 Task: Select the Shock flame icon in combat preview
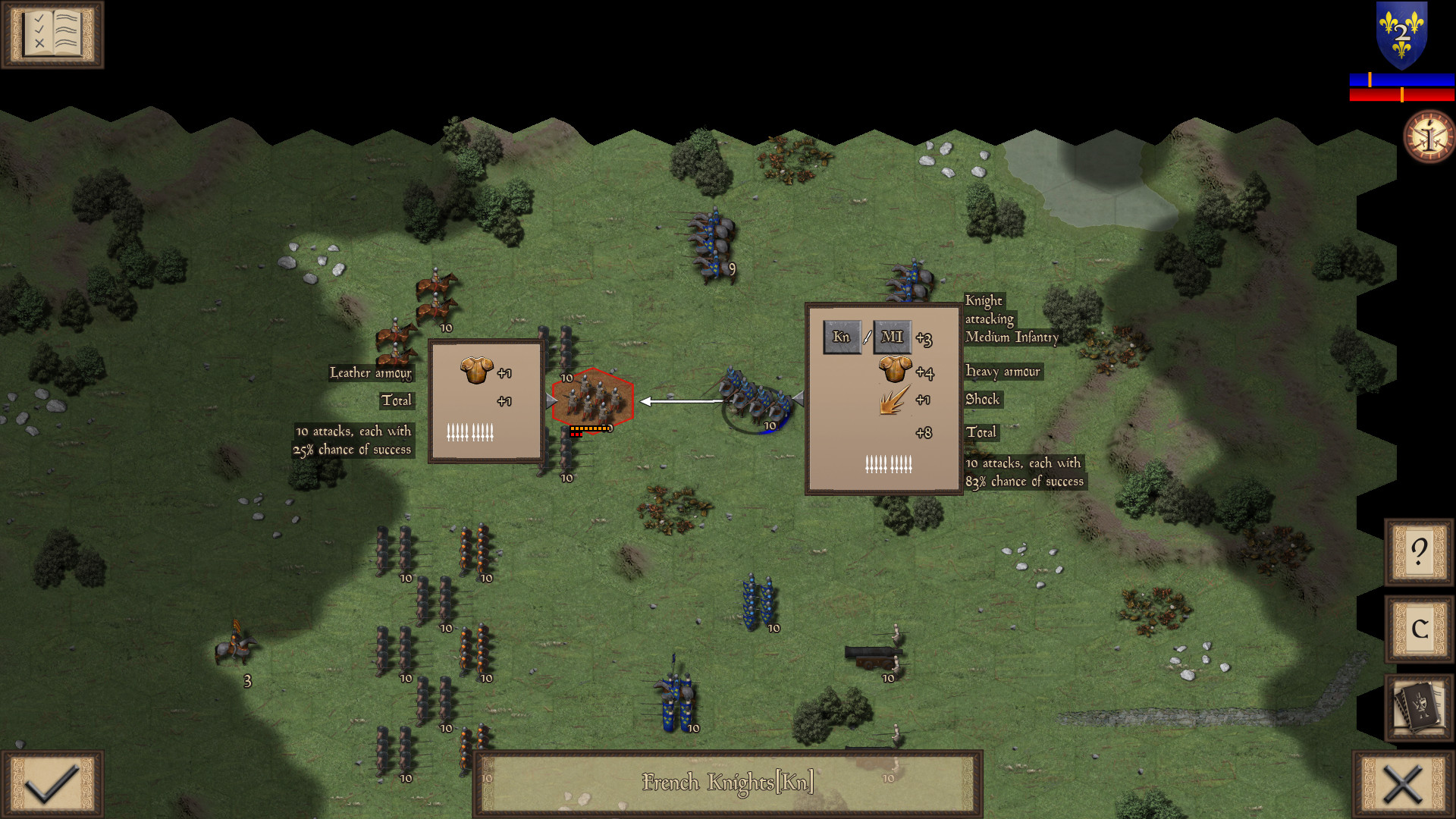[891, 400]
